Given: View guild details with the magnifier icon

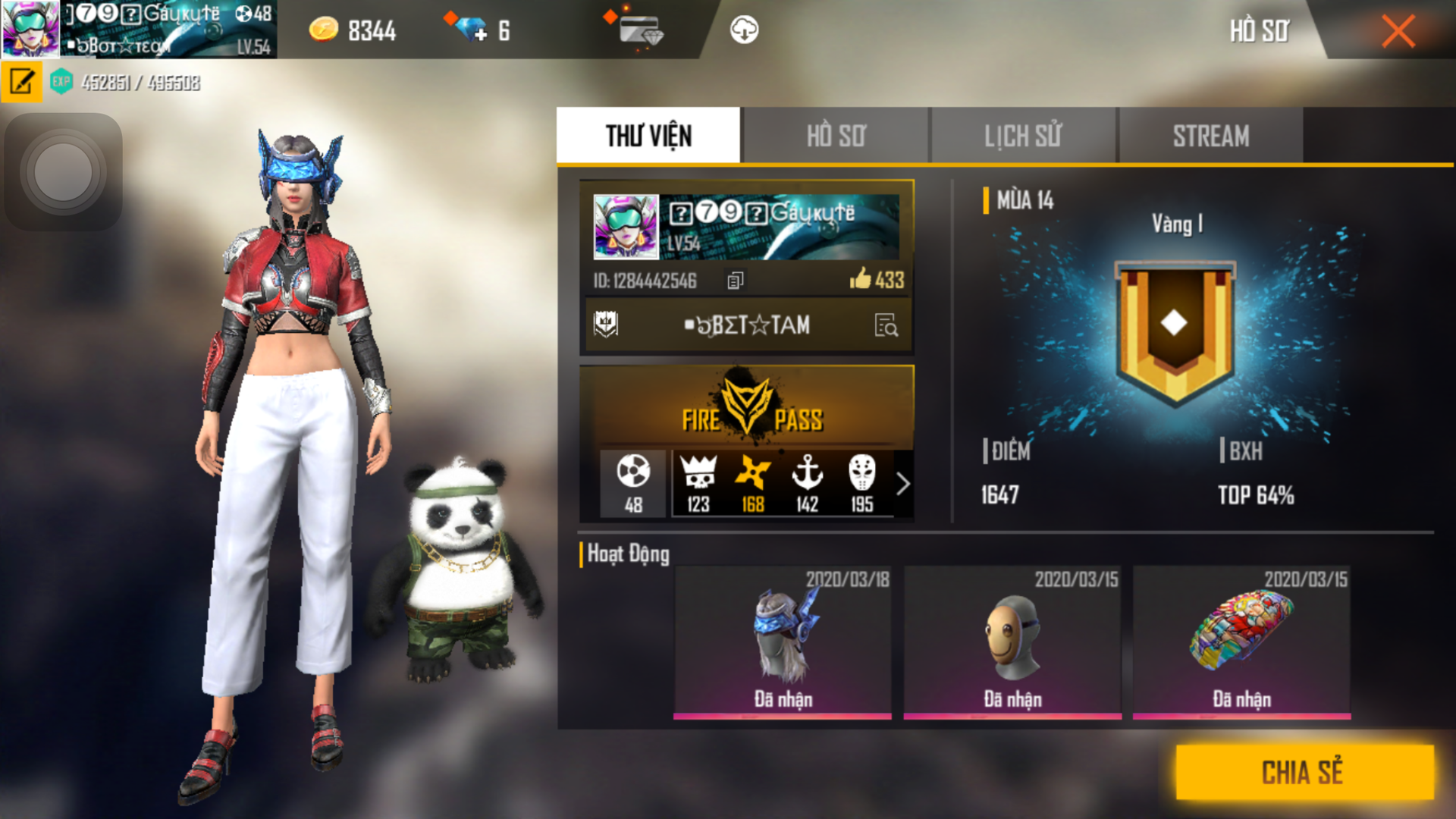Looking at the screenshot, I should click(886, 325).
